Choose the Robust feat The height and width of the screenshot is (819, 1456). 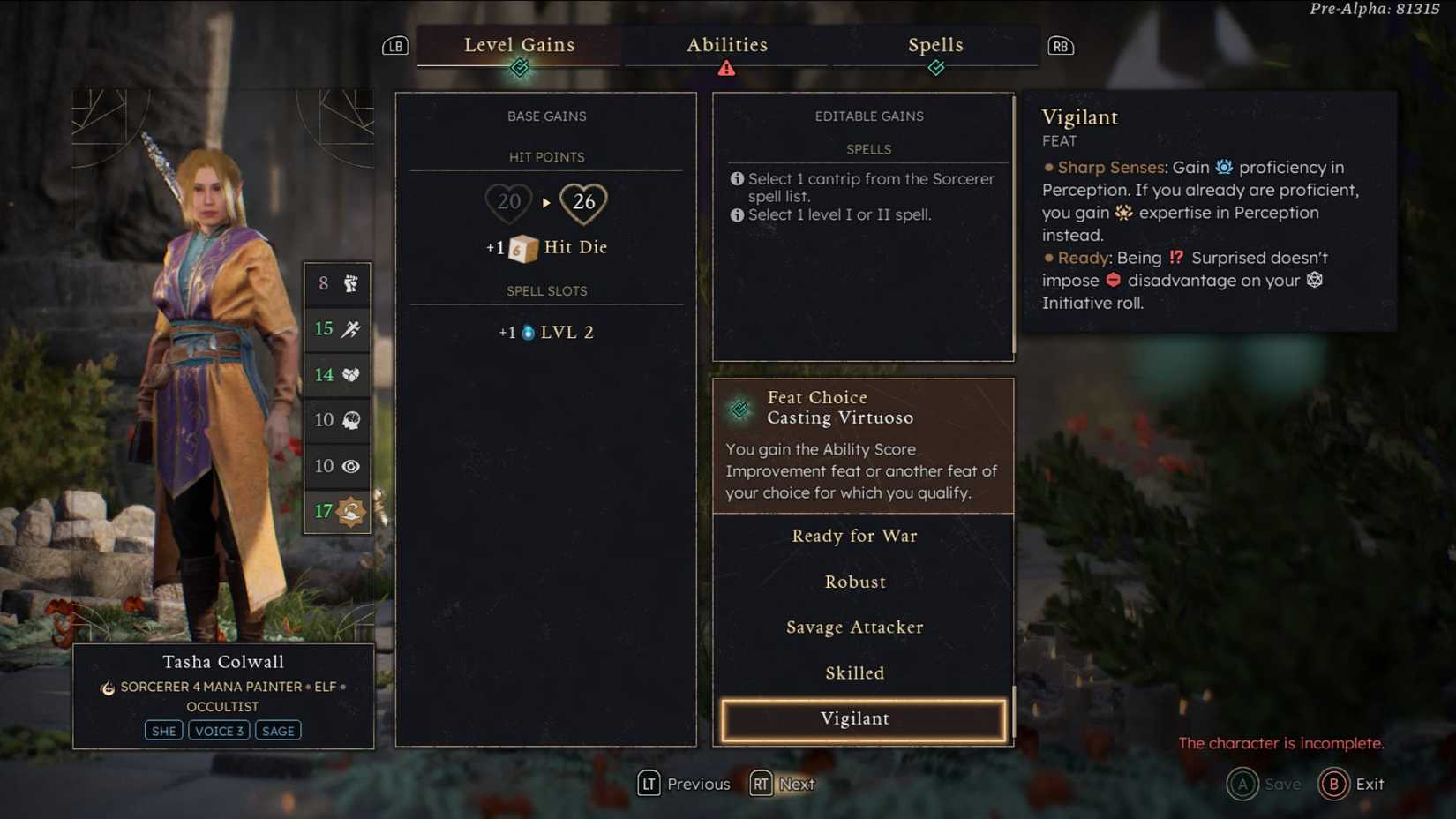tap(854, 582)
